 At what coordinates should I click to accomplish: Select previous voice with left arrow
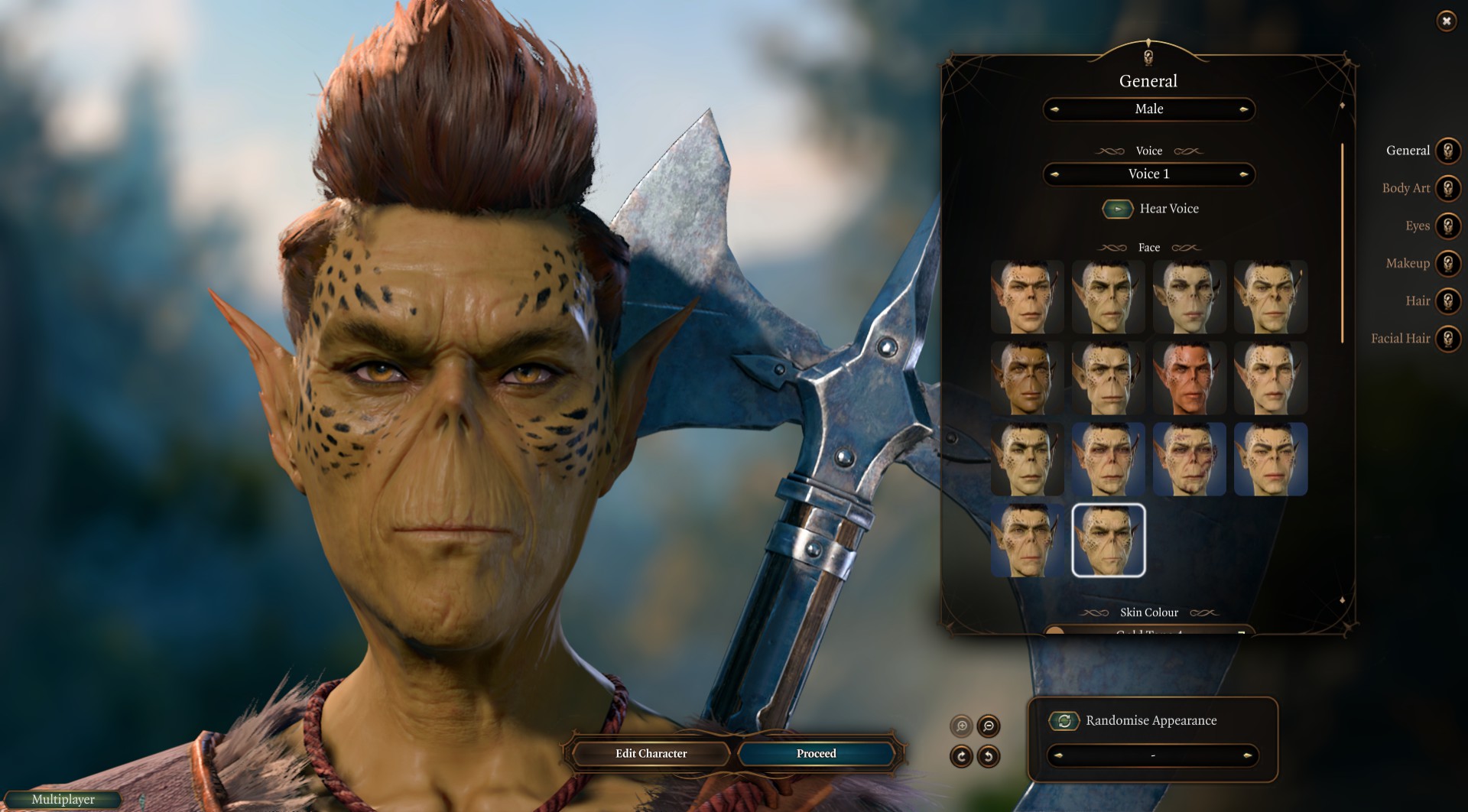(x=1054, y=174)
